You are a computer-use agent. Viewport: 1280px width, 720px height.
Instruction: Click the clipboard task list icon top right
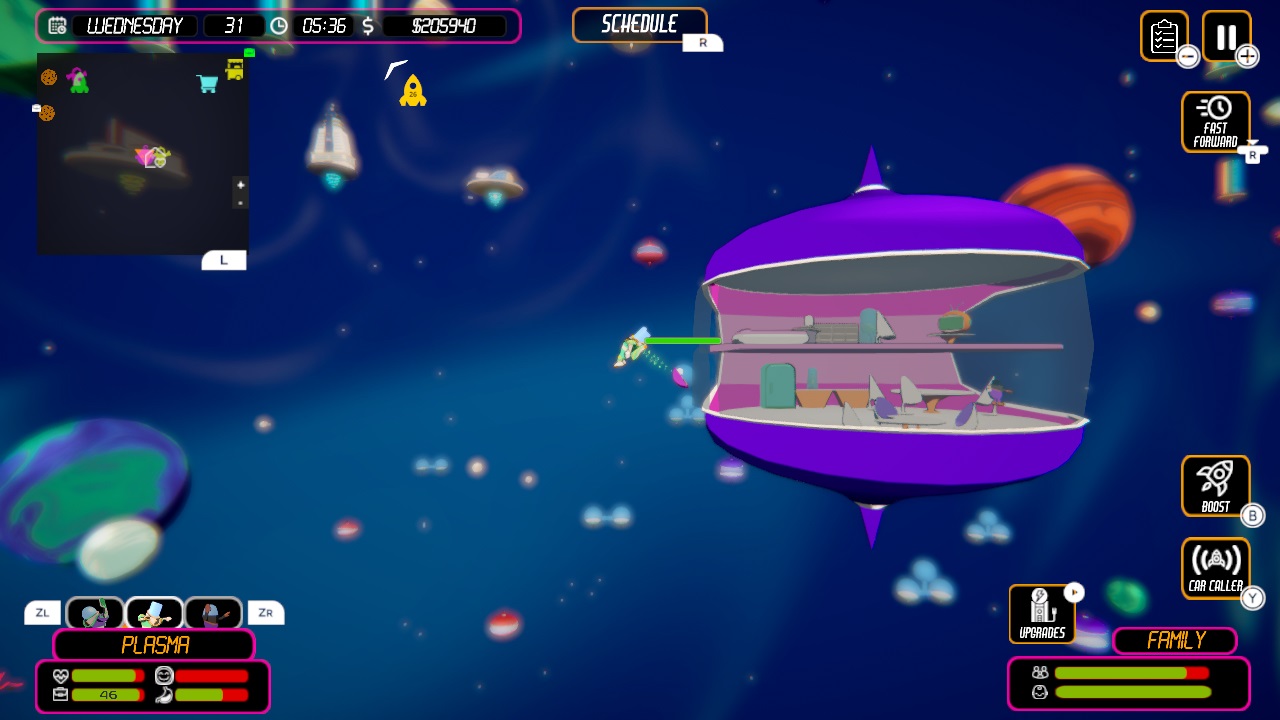click(1166, 37)
